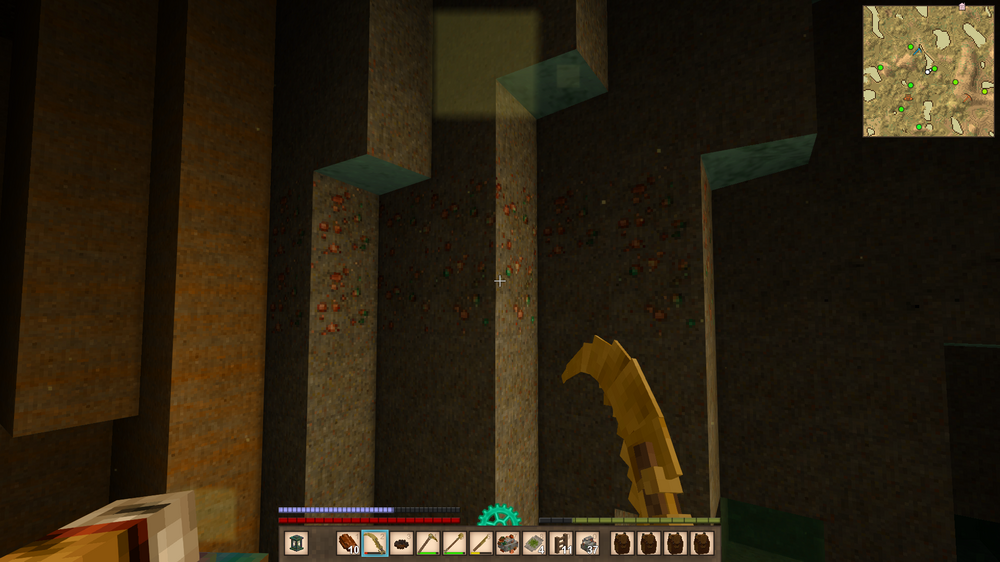Viewport: 1000px width, 562px height.
Task: Select the ladder stack of 11
Action: pos(561,543)
